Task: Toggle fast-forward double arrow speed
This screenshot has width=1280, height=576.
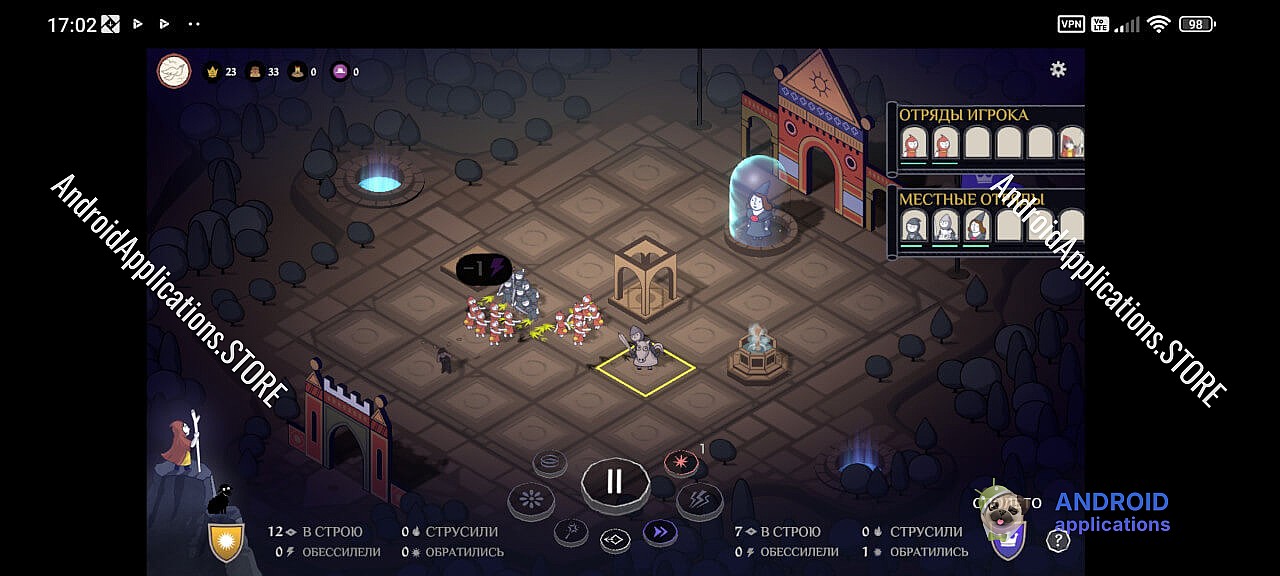Action: [x=659, y=532]
